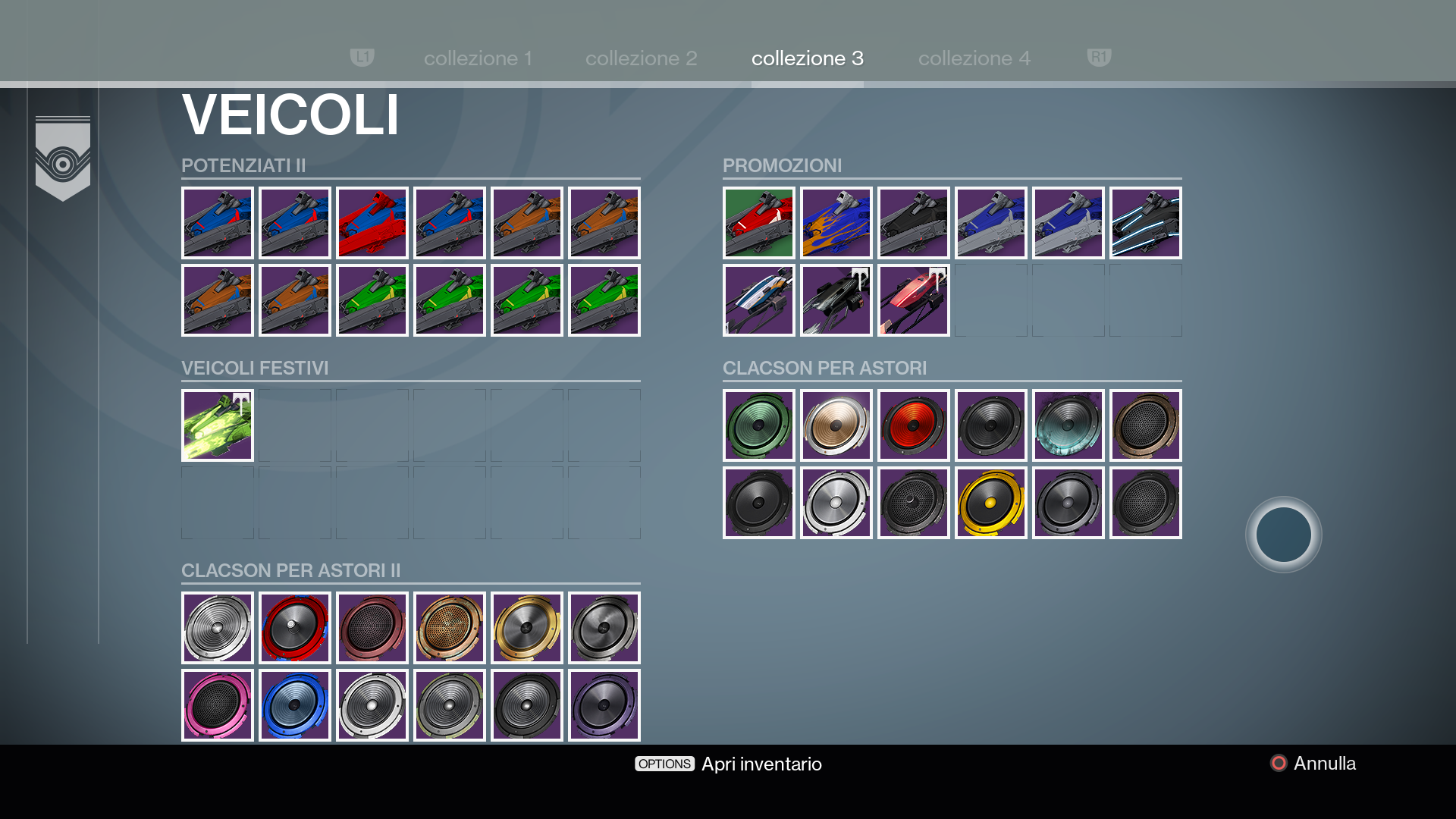Pick the blue sparrow with orange flames
Viewport: 1456px width, 819px height.
[836, 223]
